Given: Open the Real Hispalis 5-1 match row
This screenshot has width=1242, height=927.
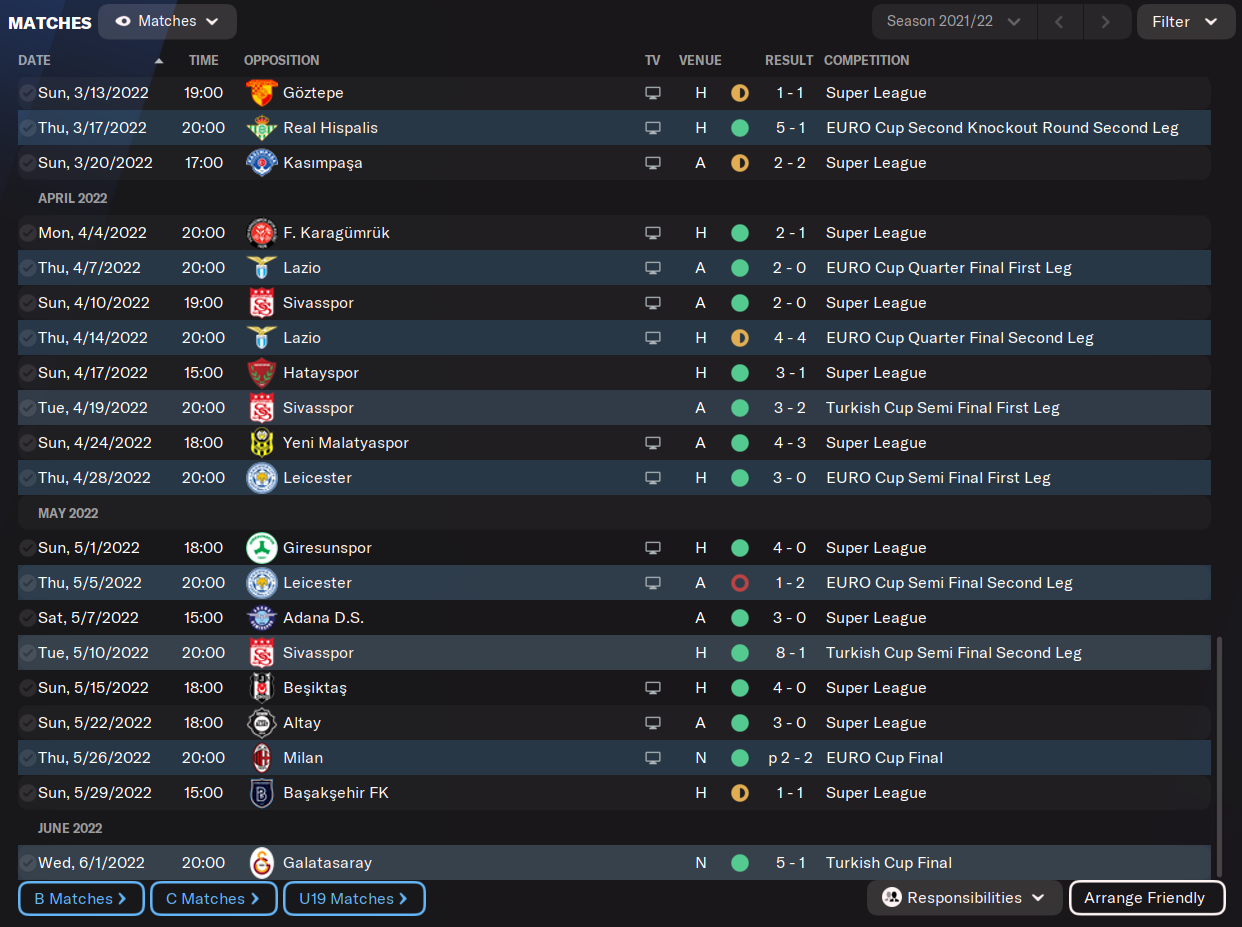Looking at the screenshot, I should coord(330,128).
